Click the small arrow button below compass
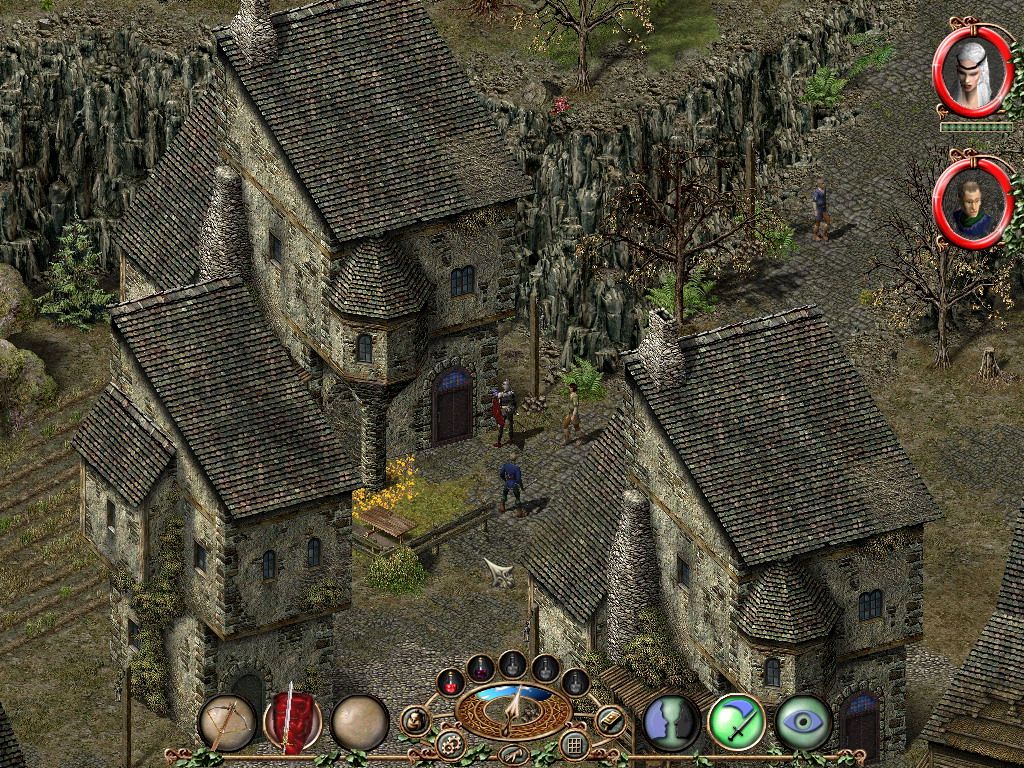This screenshot has width=1024, height=768. point(513,755)
